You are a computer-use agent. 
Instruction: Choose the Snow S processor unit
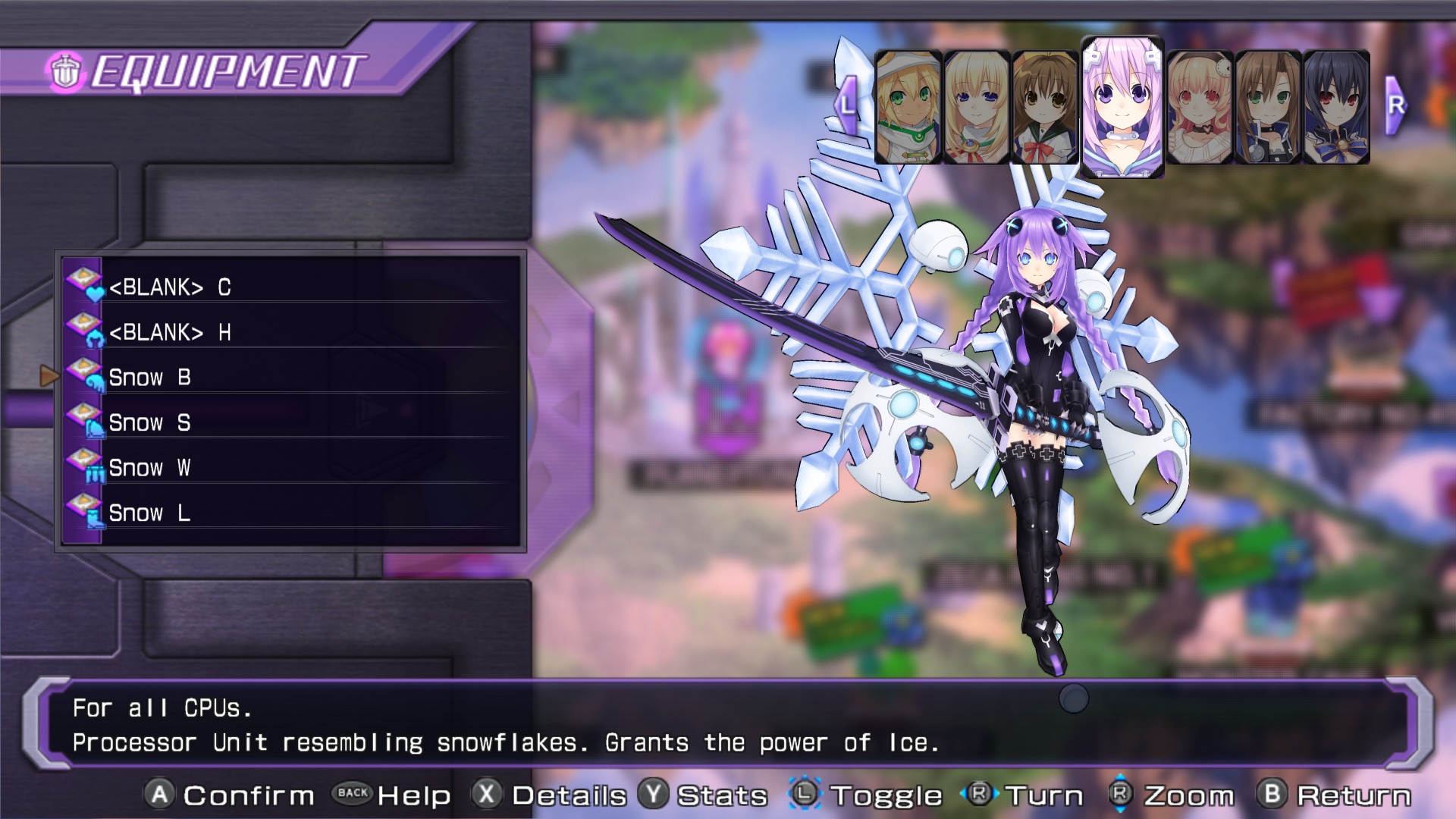pyautogui.click(x=291, y=422)
